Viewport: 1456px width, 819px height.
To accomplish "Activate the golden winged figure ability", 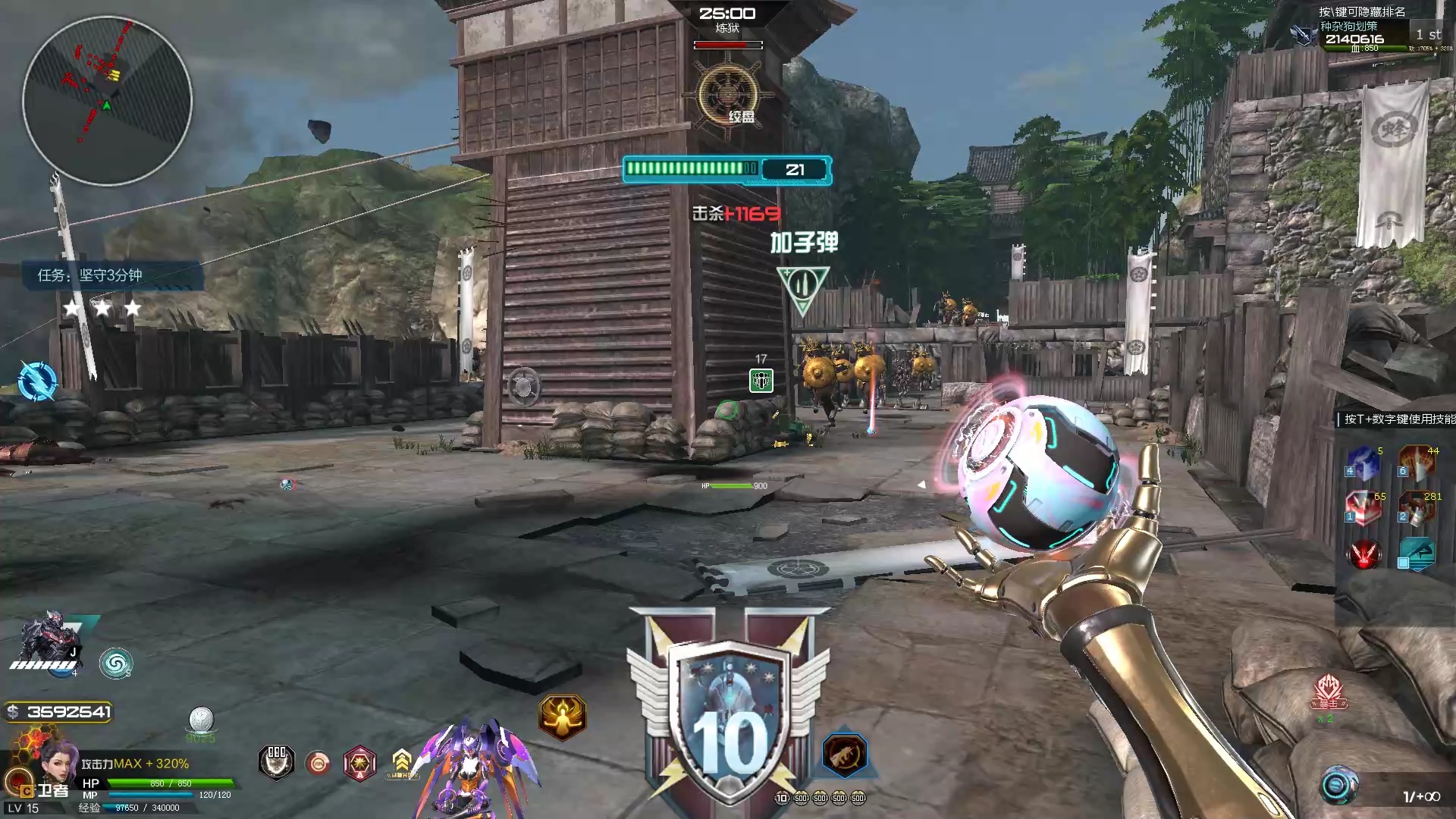I will 562,717.
